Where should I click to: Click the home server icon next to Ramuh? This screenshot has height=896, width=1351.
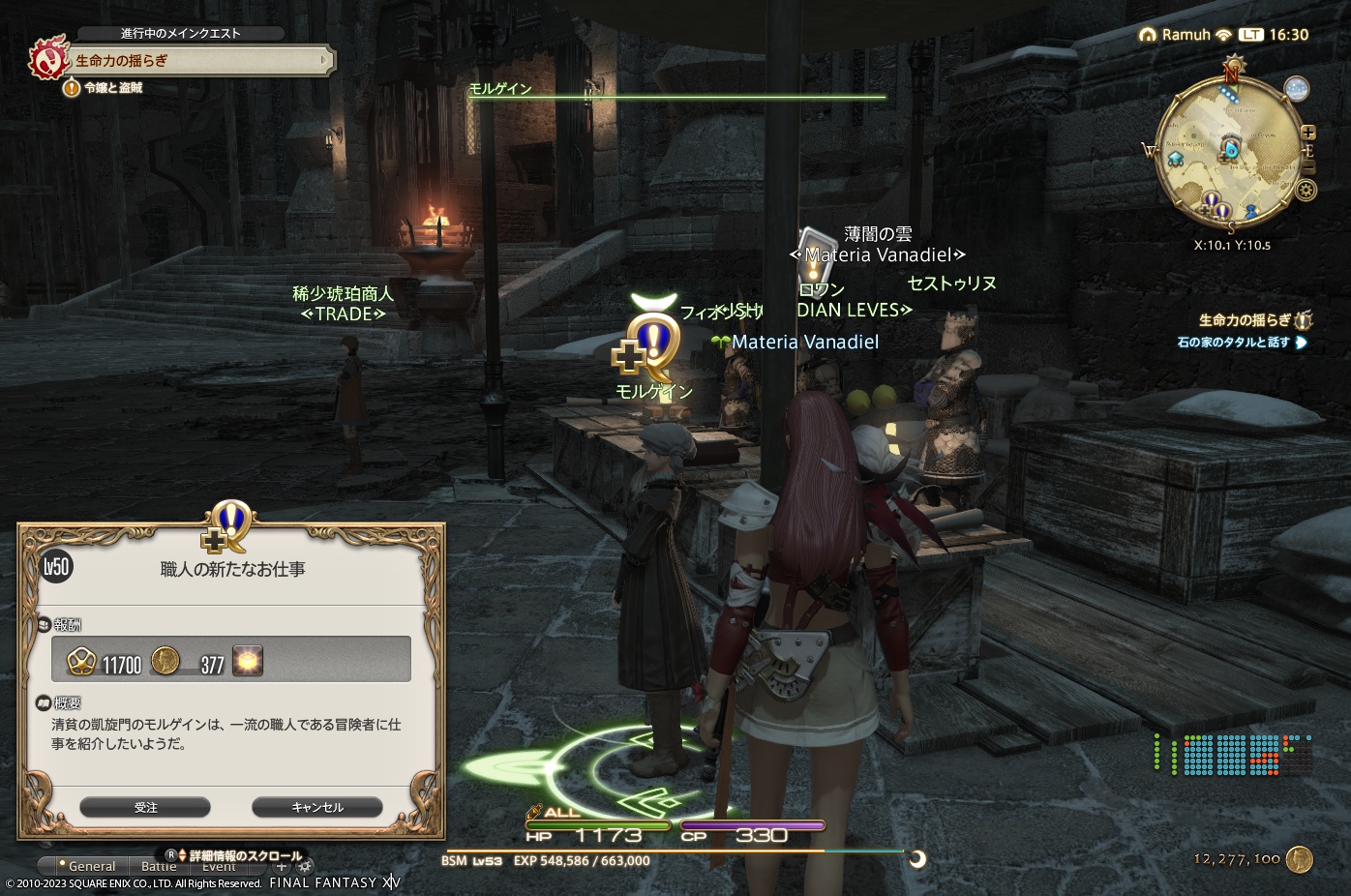tap(1147, 35)
